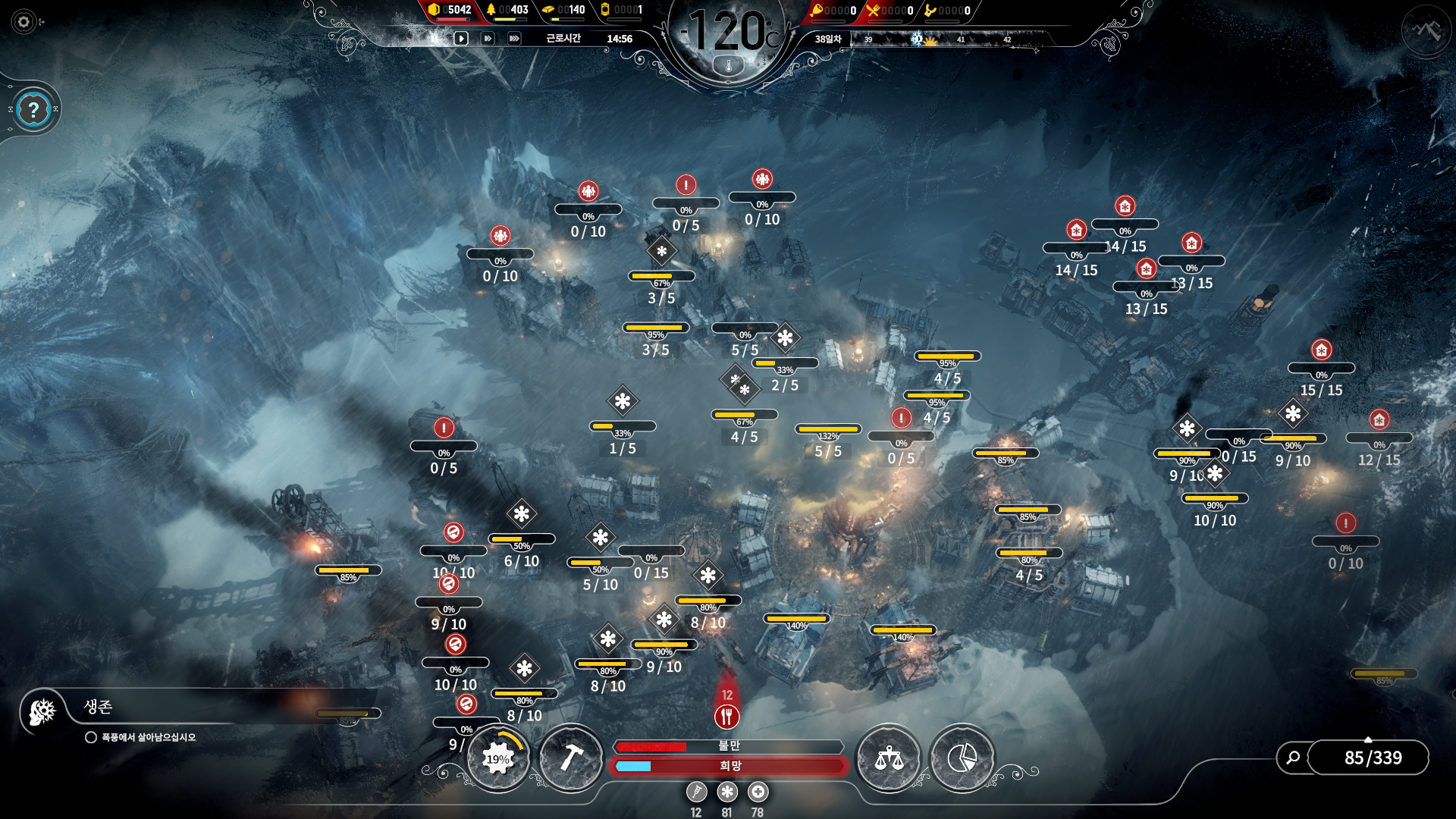Show the amputees crutch icon list
This screenshot has width=1456, height=819.
coord(696,792)
